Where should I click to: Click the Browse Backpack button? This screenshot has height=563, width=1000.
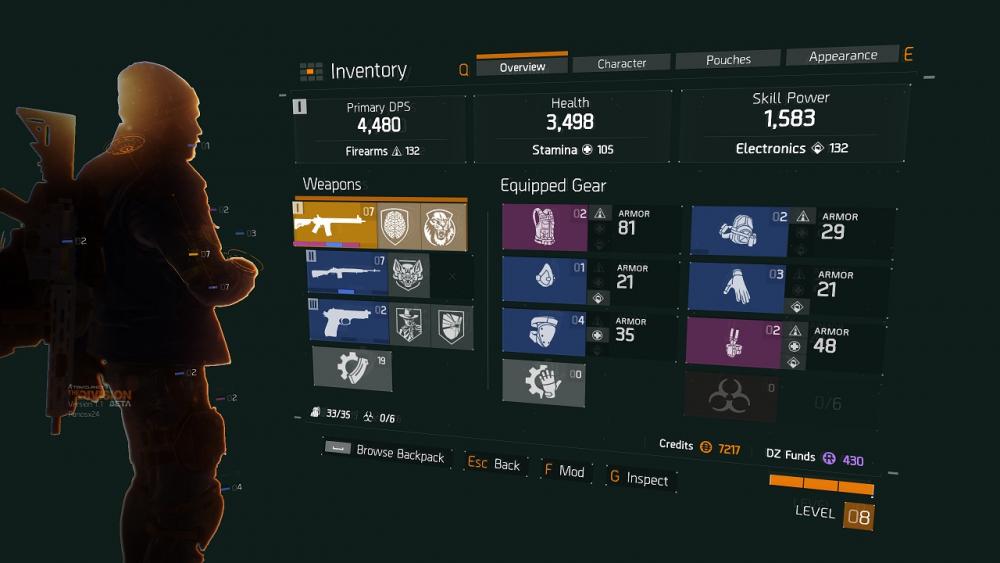387,453
